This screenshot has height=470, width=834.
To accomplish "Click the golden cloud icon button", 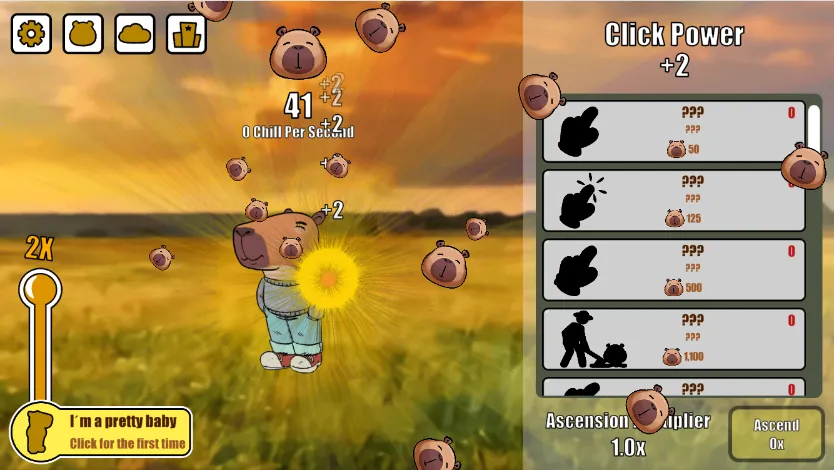I will [135, 34].
